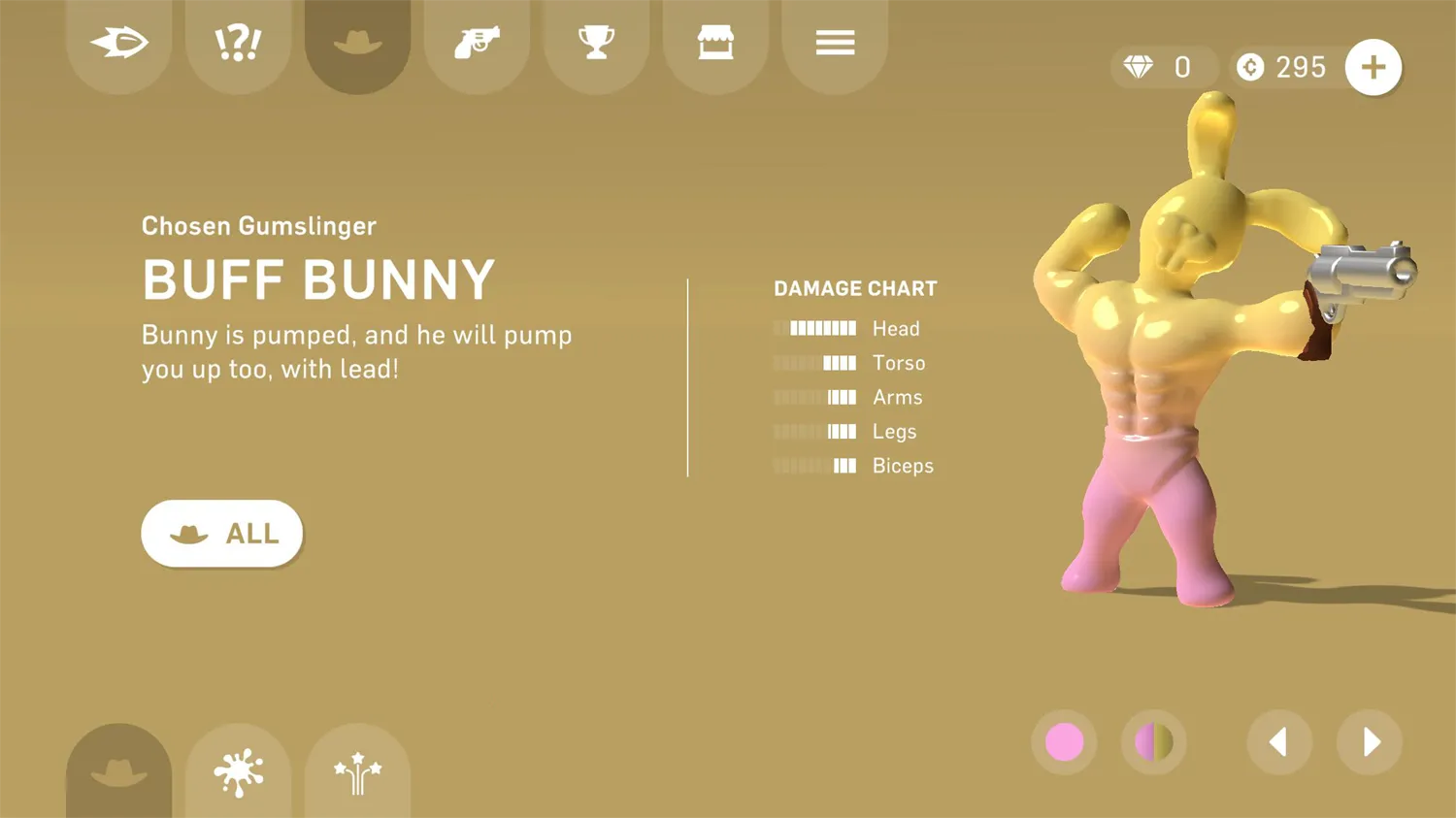
Task: Click the right arrow to next gumslinger
Action: pos(1370,742)
